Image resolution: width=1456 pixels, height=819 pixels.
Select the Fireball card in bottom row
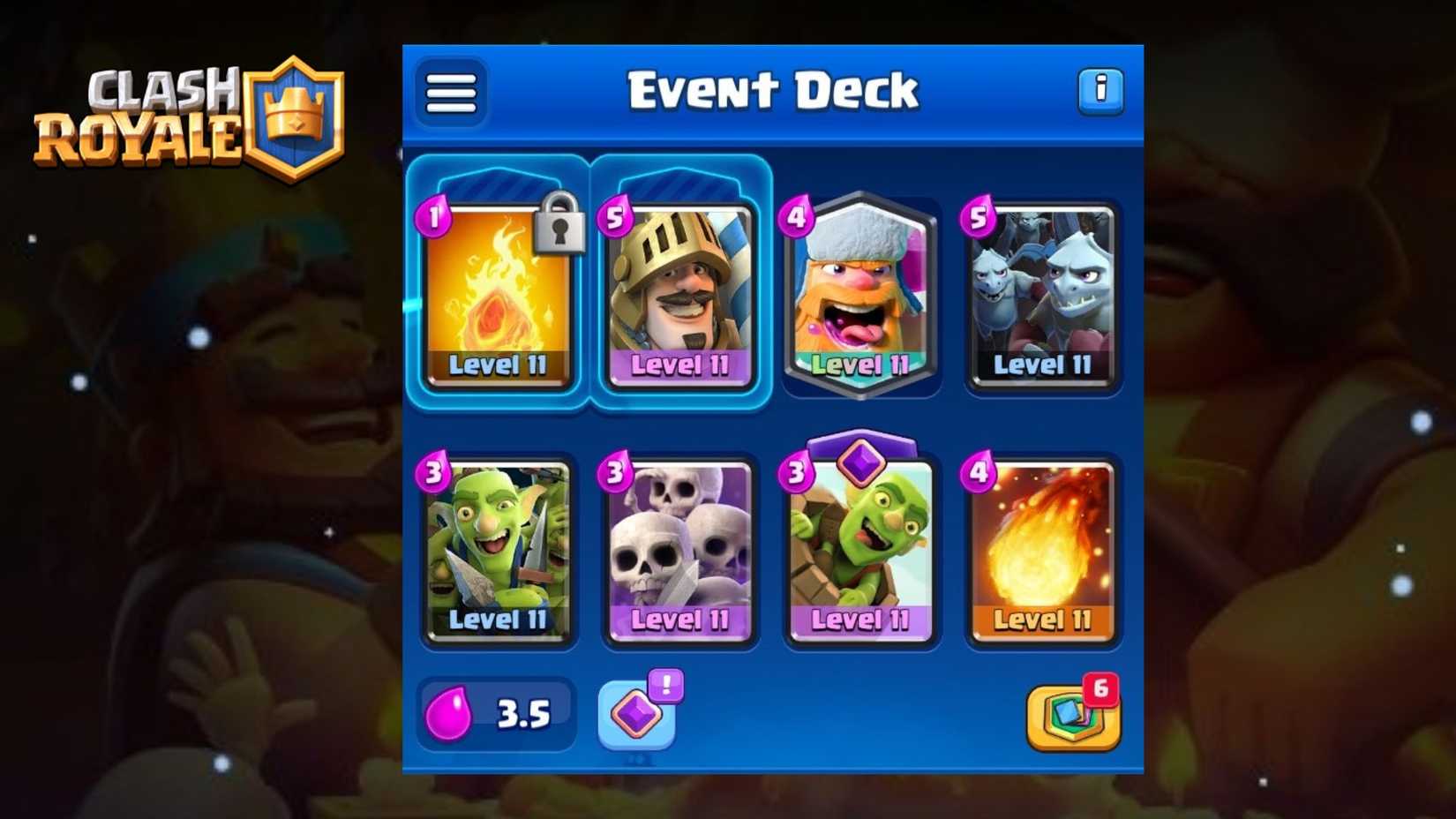tap(1043, 547)
